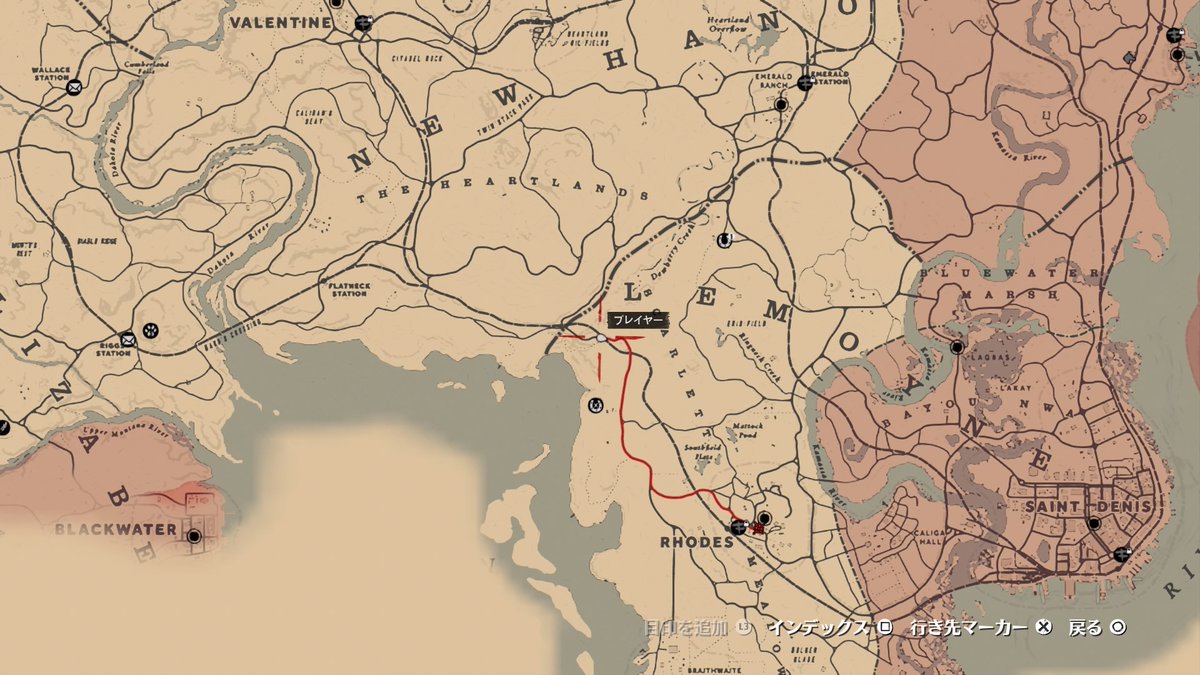
Task: Click the white player position marker
Action: pyautogui.click(x=601, y=339)
